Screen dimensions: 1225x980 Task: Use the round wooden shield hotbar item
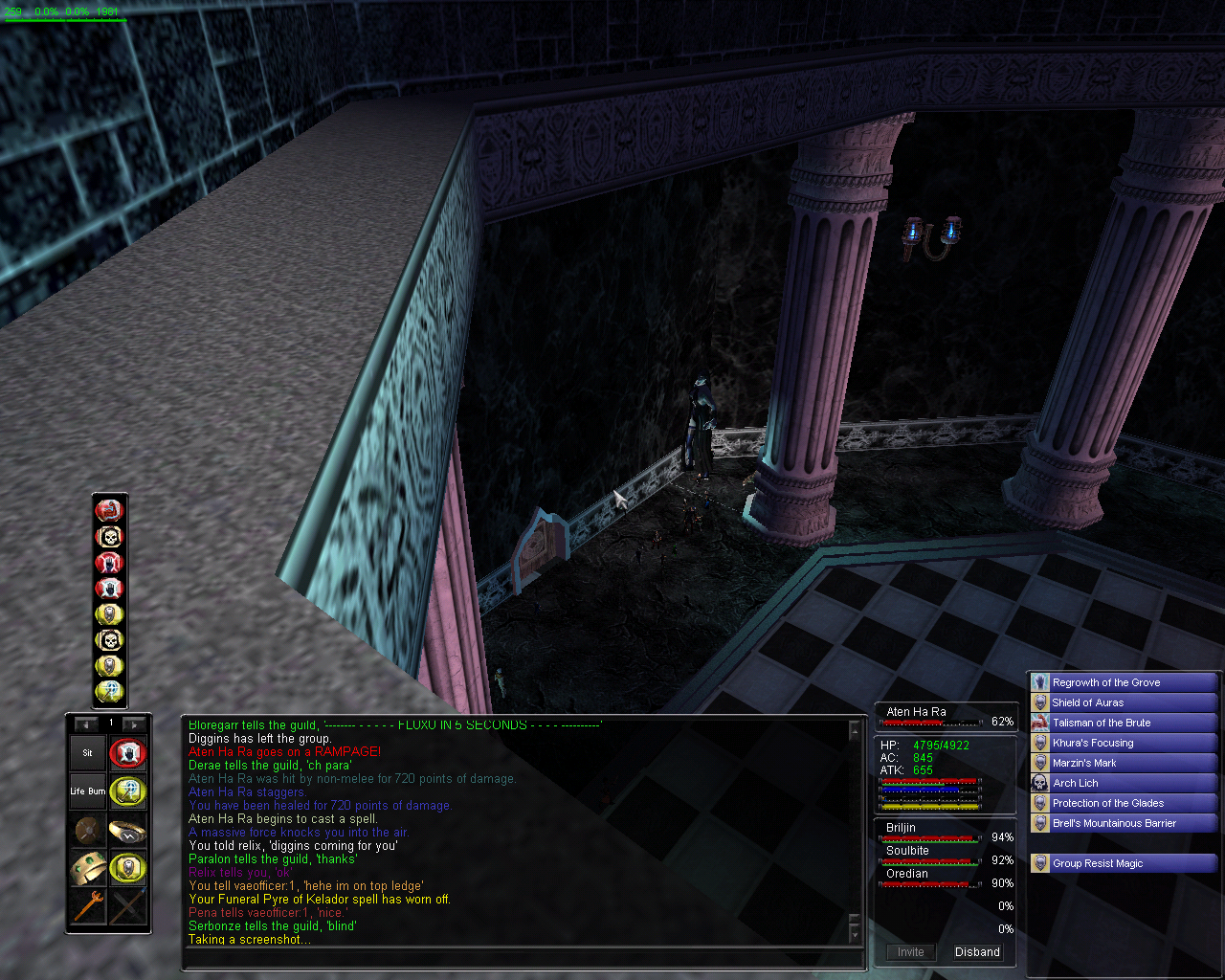87,830
